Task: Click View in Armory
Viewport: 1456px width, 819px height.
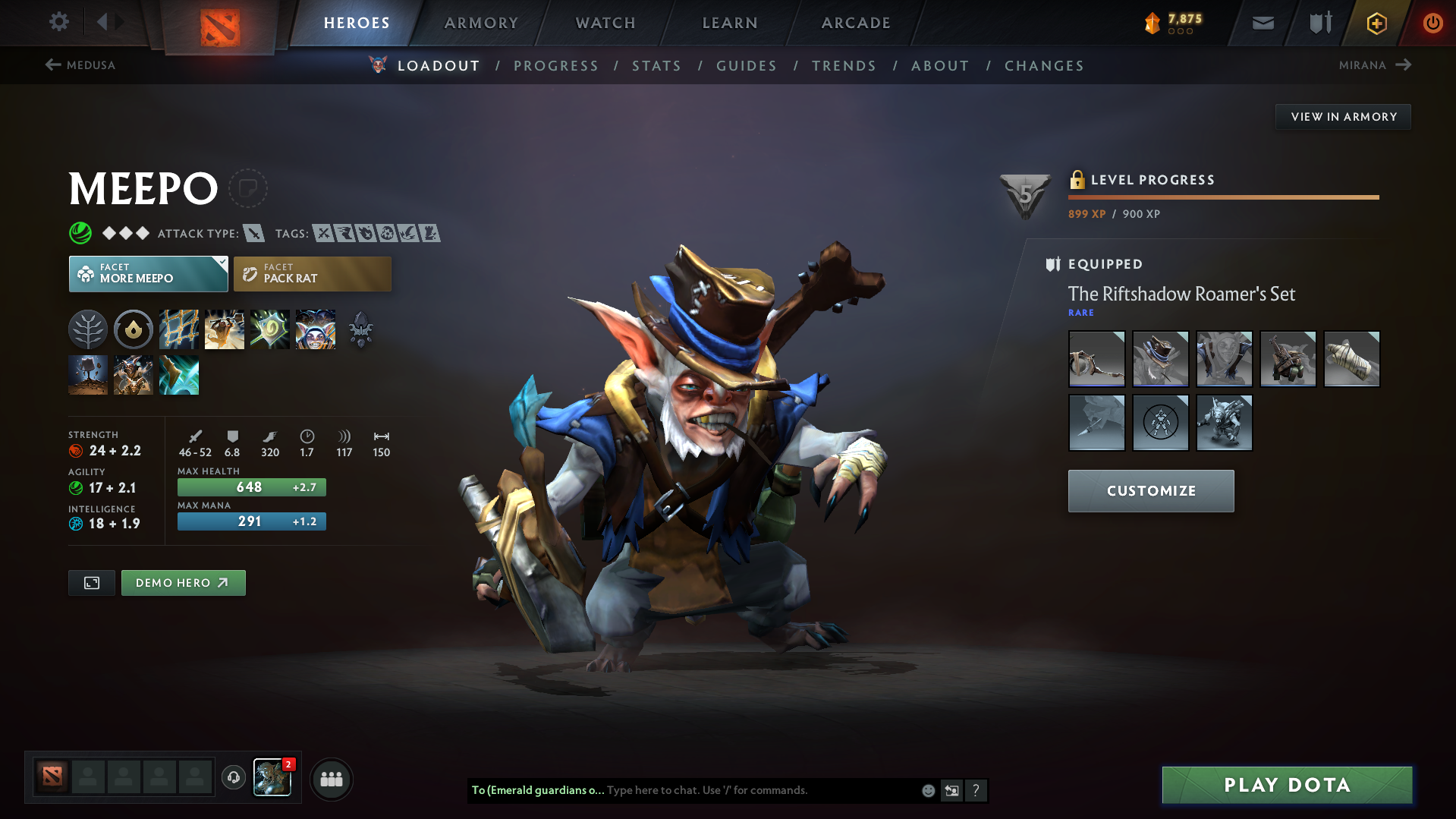Action: [1343, 117]
